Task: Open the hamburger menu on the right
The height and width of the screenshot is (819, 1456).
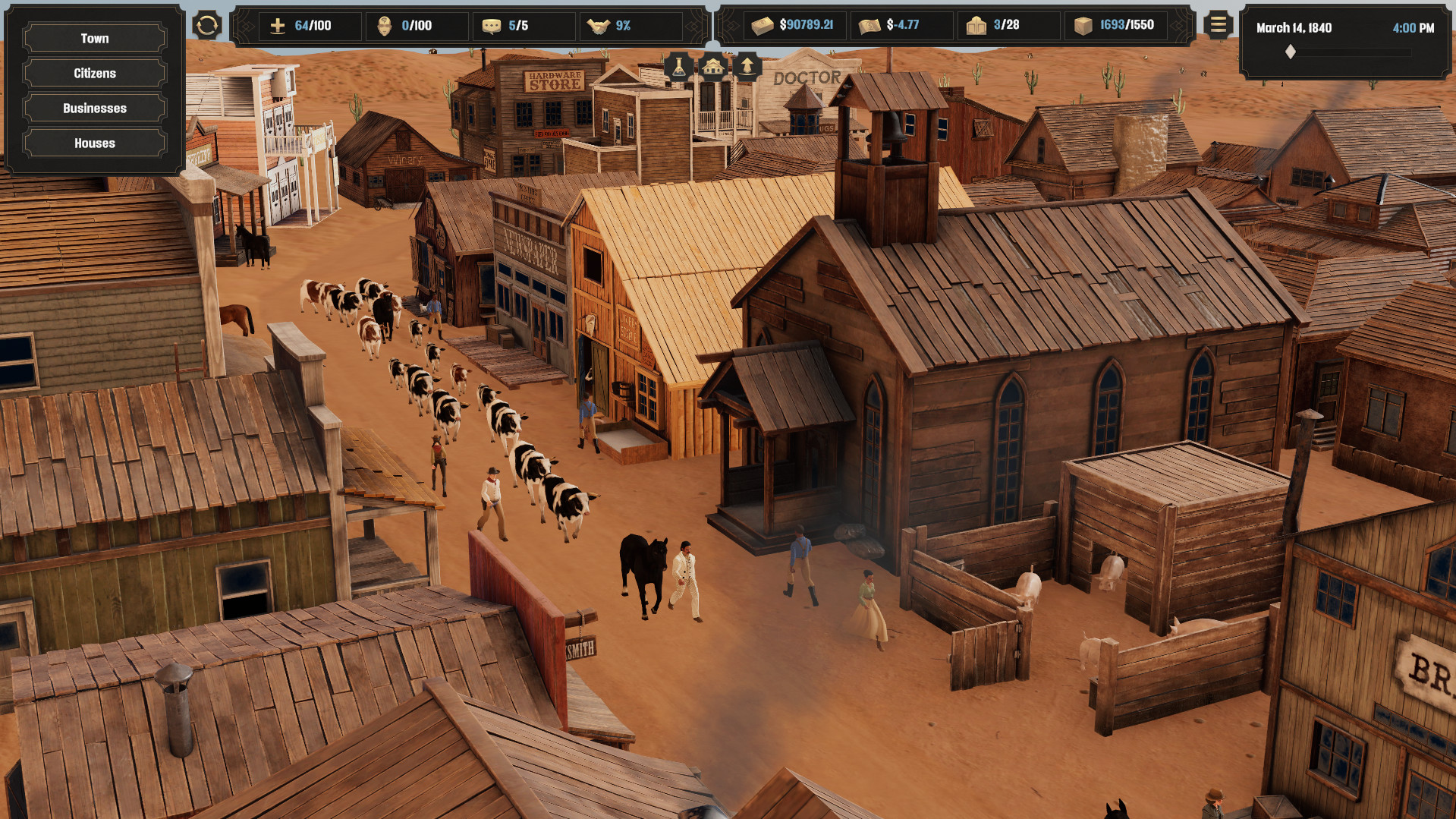Action: (x=1217, y=24)
